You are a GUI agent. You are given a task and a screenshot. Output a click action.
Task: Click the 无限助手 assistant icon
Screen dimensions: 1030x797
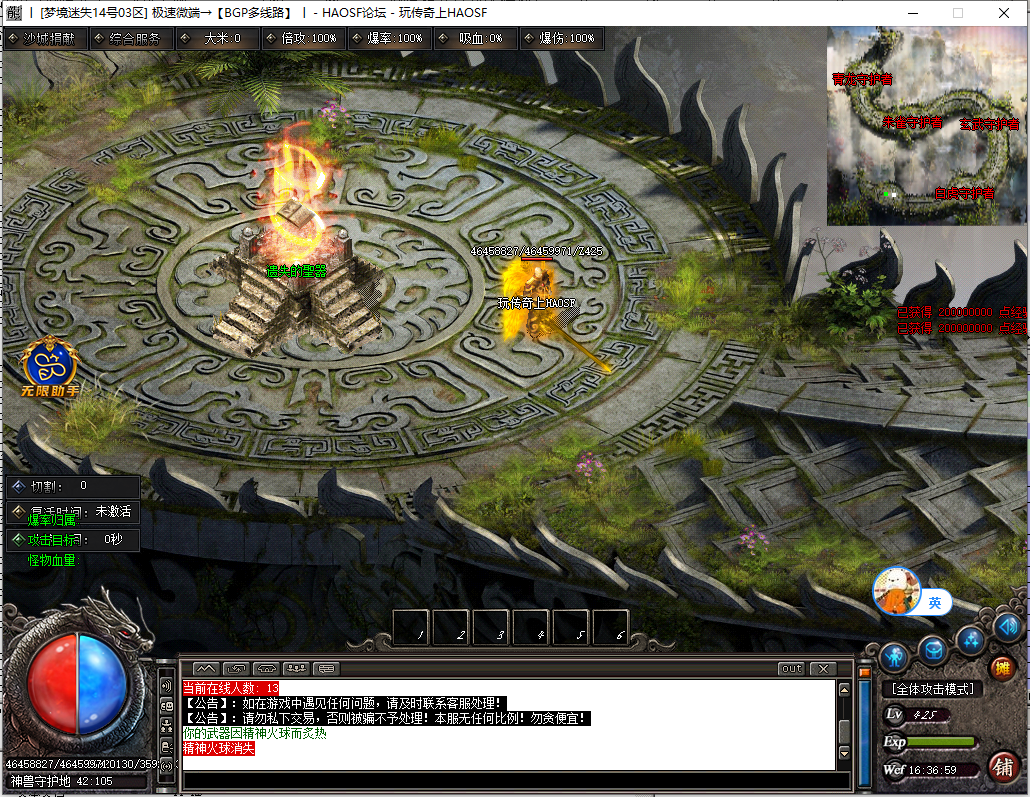click(49, 366)
